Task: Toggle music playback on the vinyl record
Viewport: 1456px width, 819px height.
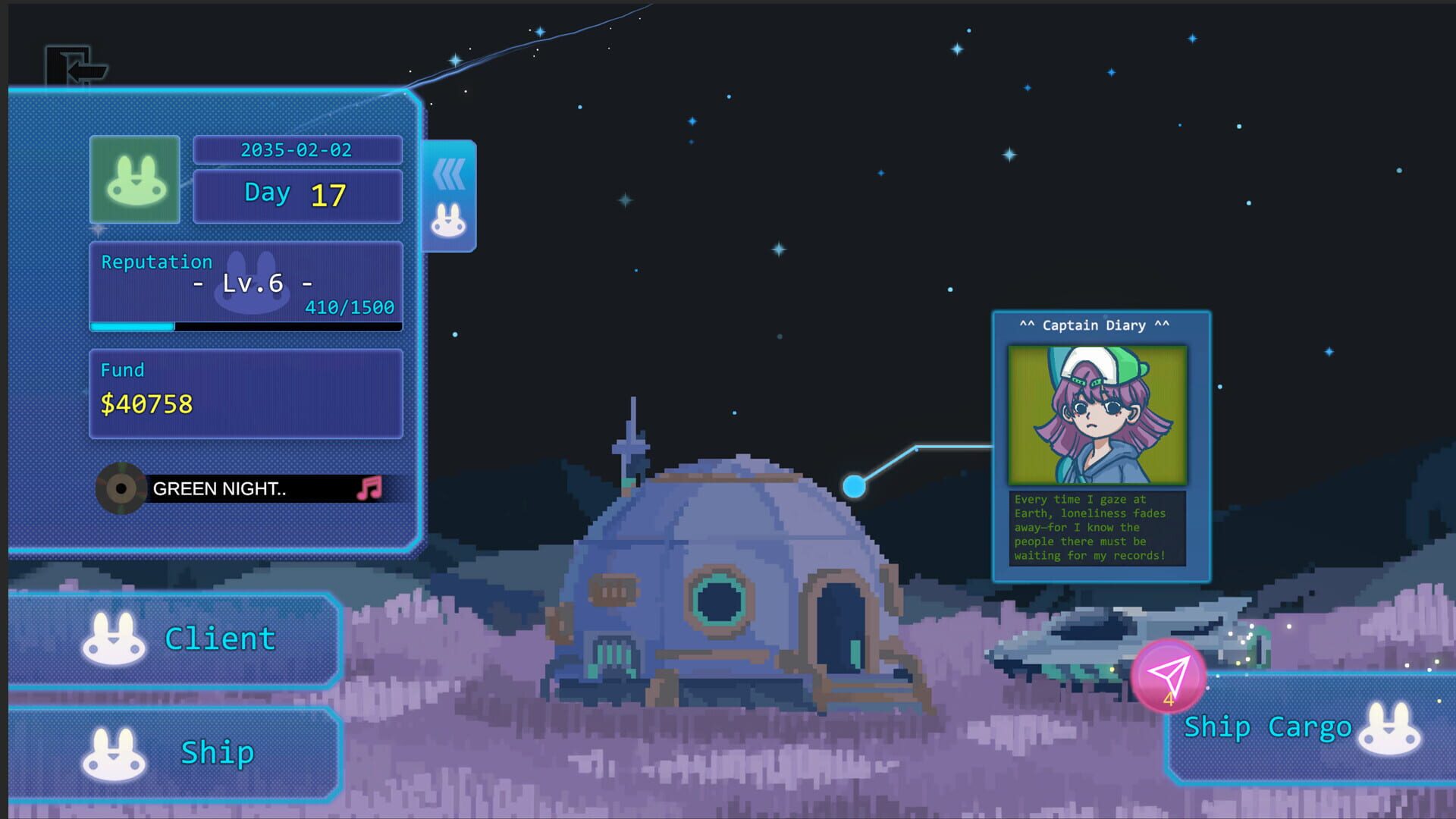Action: click(x=123, y=488)
